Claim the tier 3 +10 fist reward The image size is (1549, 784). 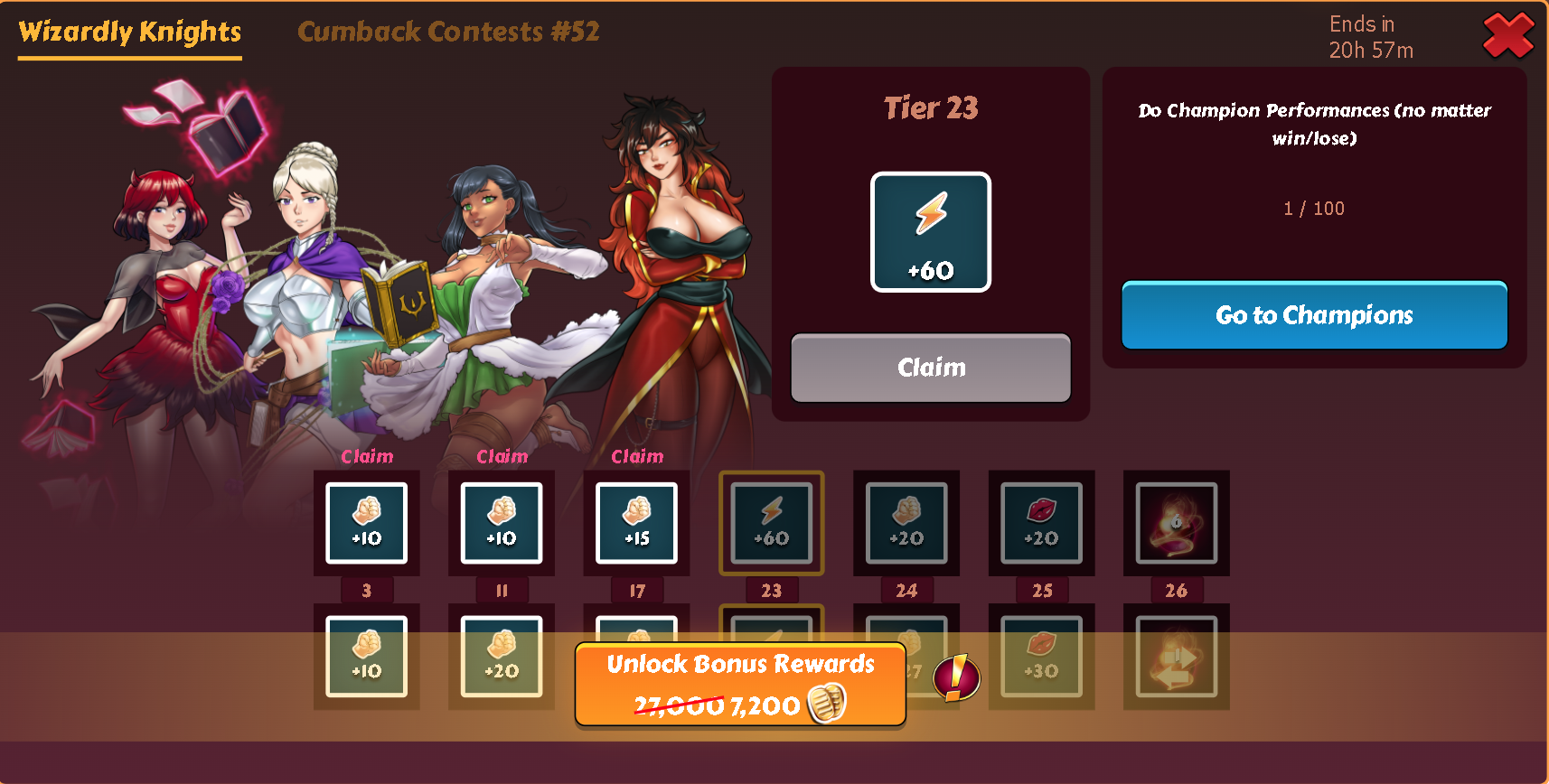[x=366, y=522]
